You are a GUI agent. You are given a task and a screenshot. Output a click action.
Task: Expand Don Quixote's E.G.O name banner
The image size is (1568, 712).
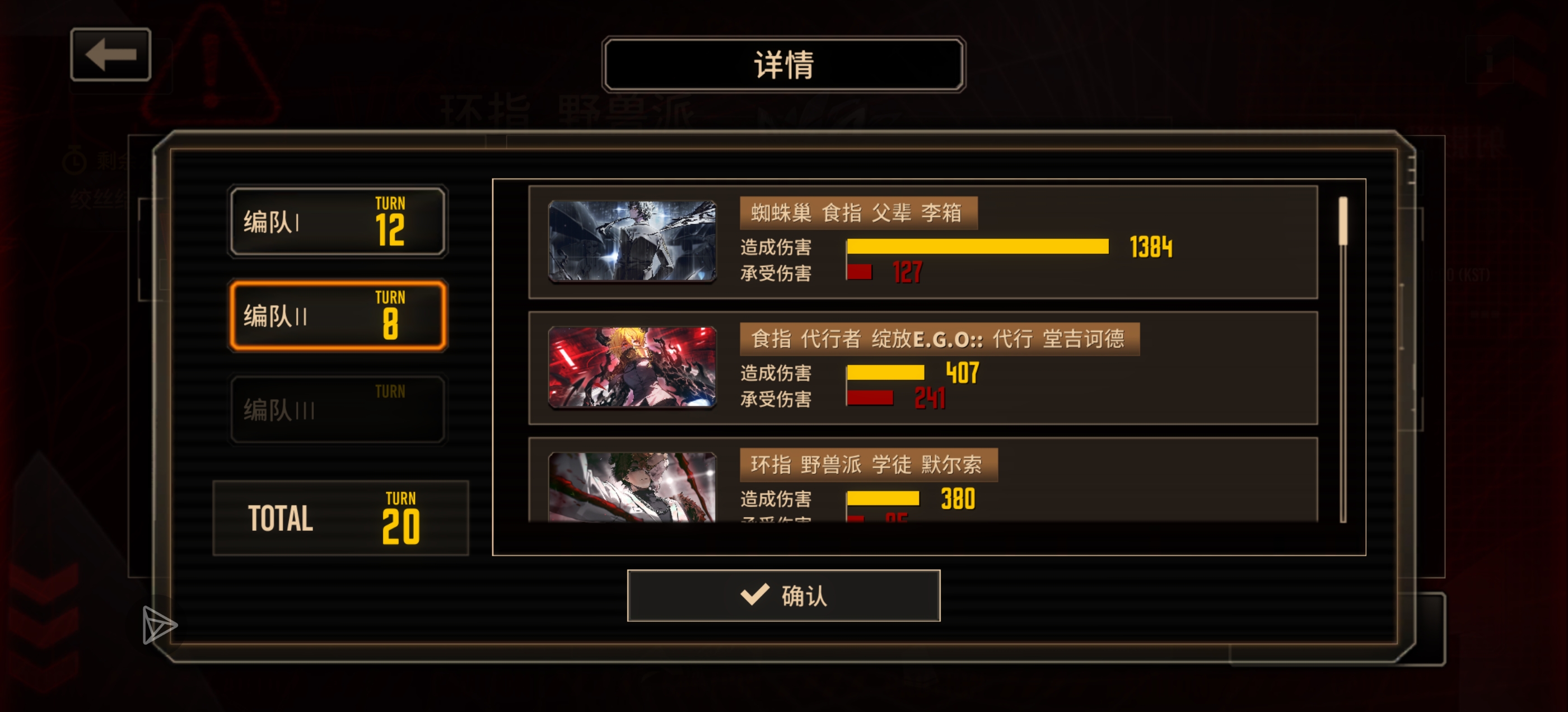[937, 340]
